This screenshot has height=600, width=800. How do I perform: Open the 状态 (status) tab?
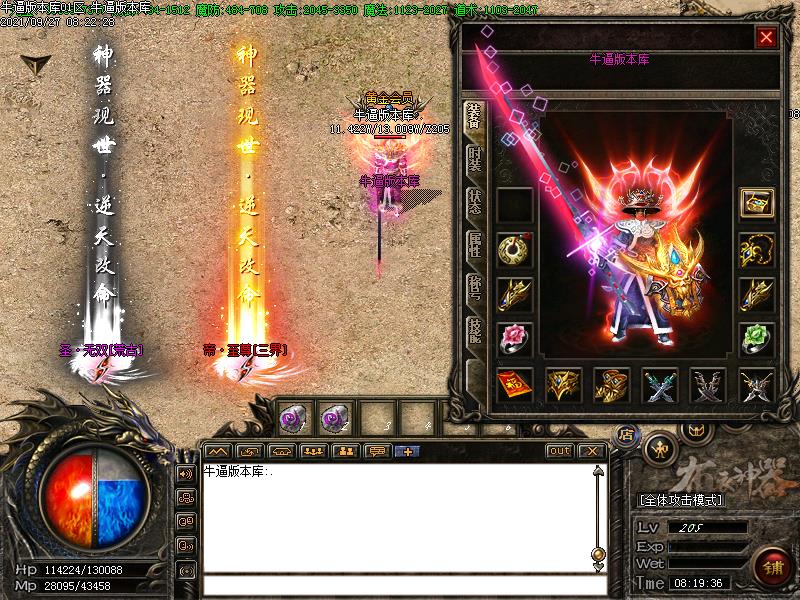coord(476,201)
